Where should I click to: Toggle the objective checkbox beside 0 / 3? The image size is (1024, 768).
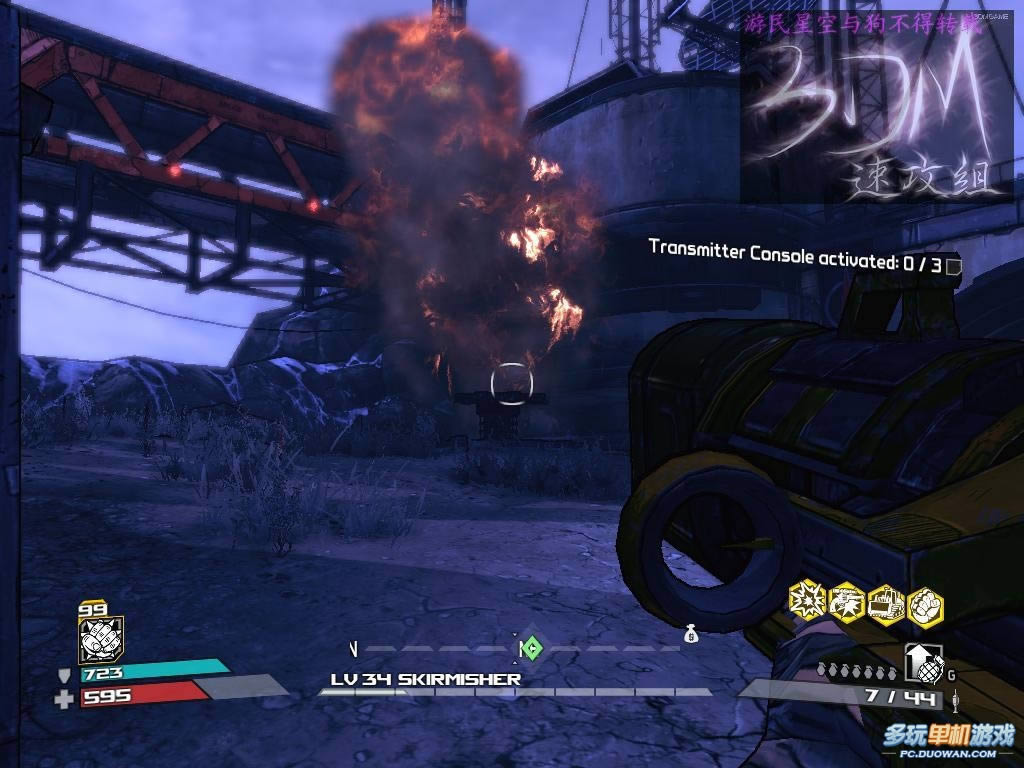click(x=953, y=265)
